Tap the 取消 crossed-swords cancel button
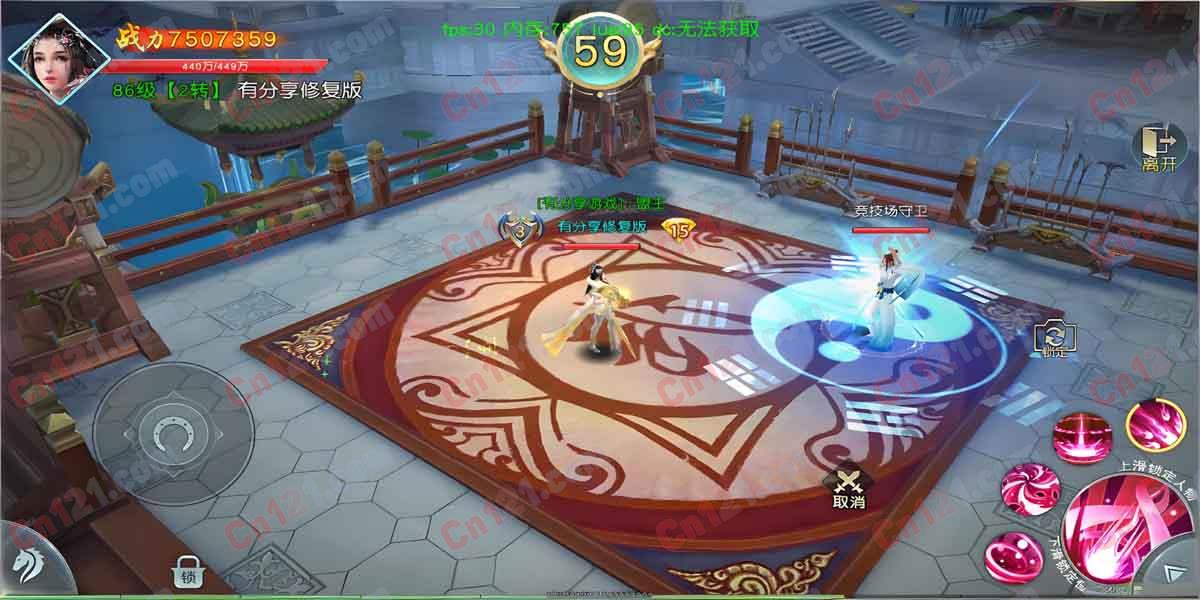Viewport: 1200px width, 600px height. [848, 489]
